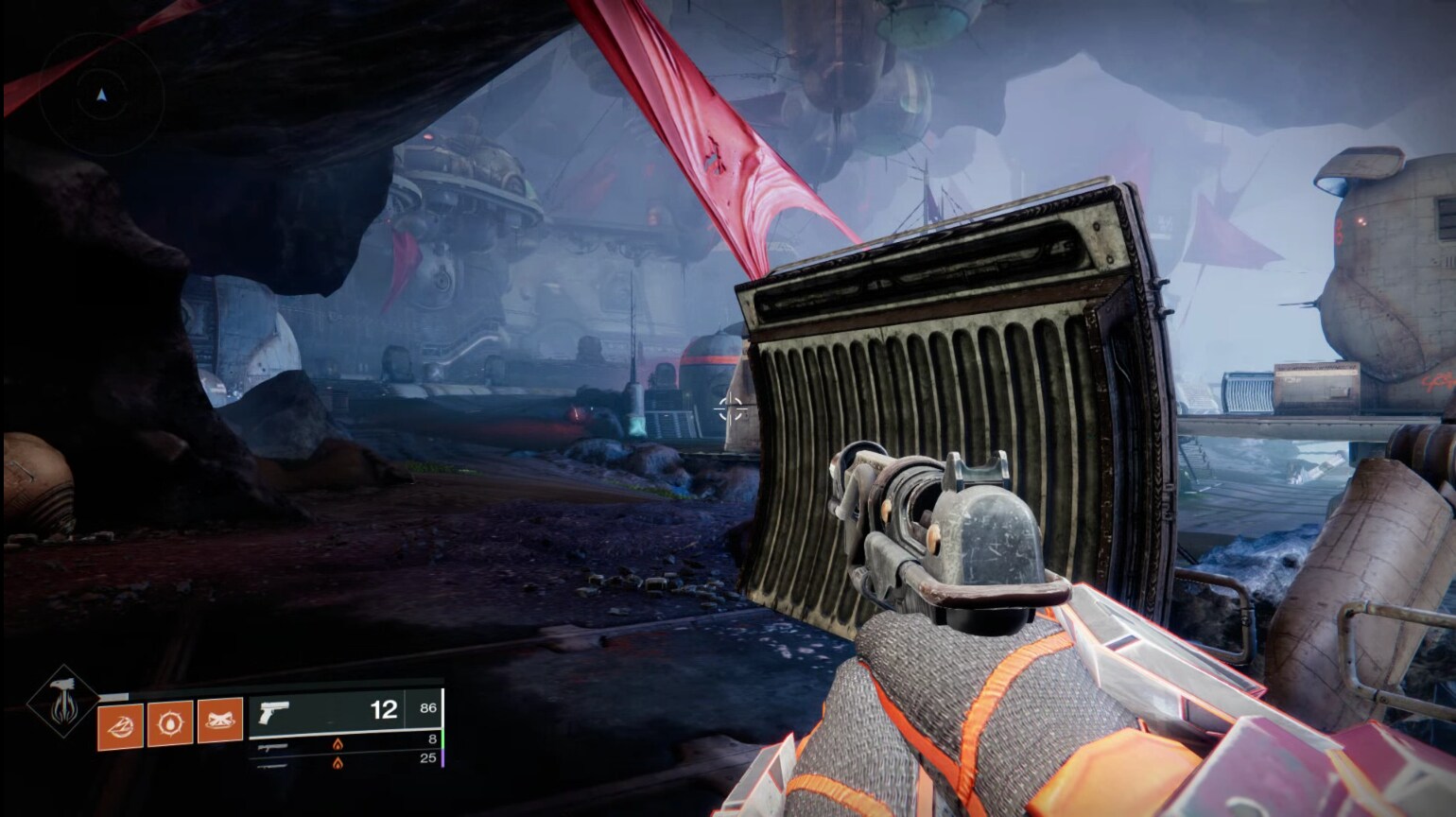This screenshot has height=817, width=1456.
Task: Click the circular radar in the corner
Action: point(101,95)
